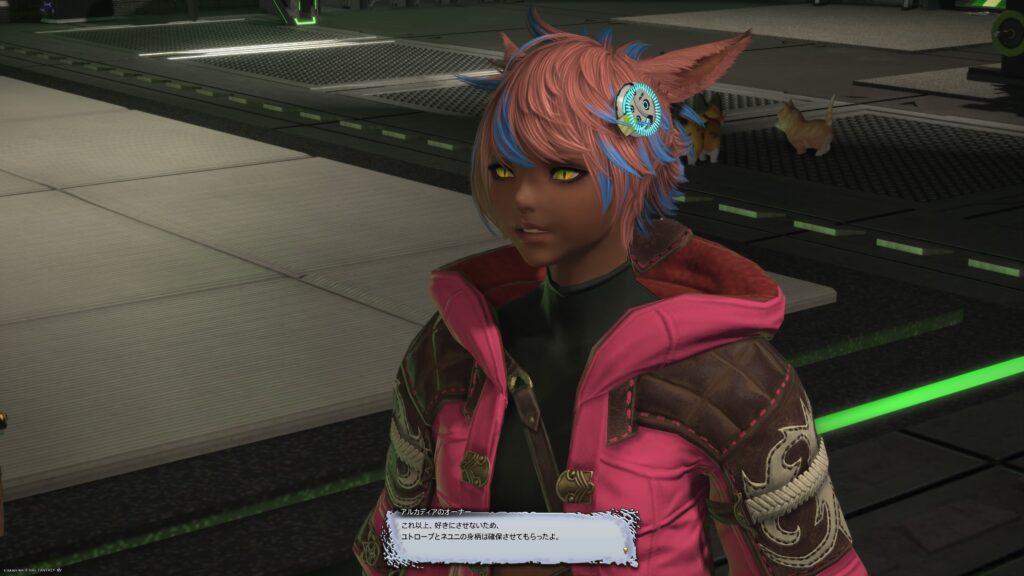Click the gold advance arrow in the dialogue box
This screenshot has width=1024, height=576.
627,549
